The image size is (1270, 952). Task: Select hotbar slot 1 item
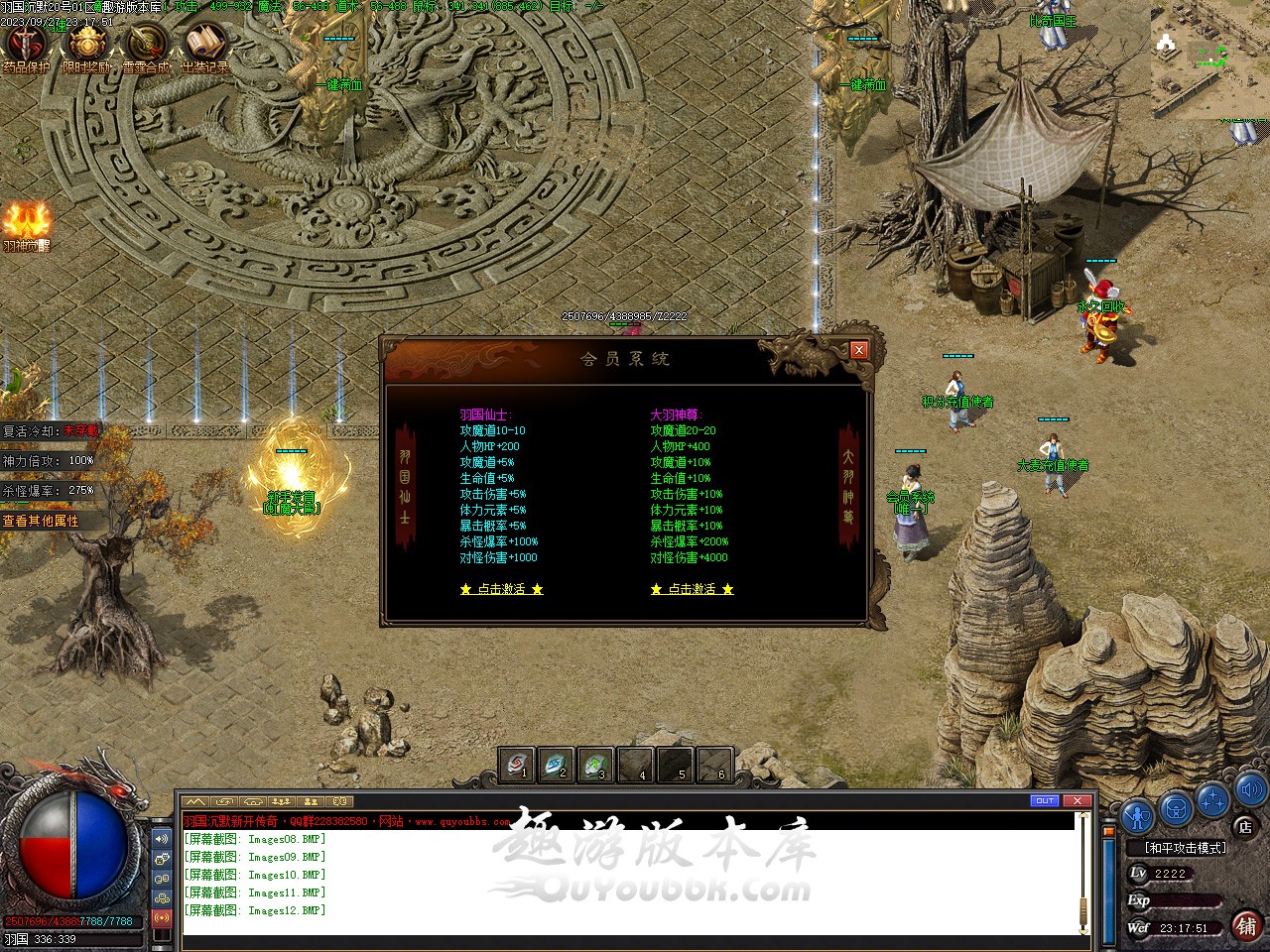(x=517, y=766)
